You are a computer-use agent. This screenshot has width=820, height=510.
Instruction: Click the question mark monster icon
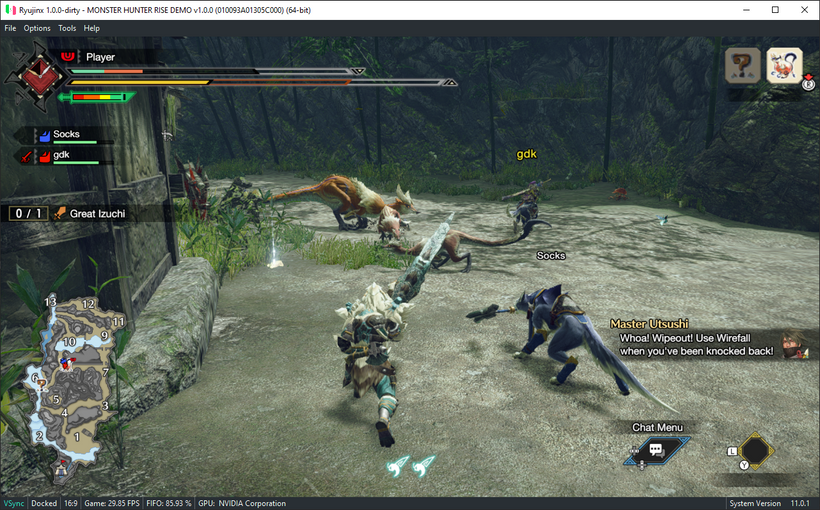pos(743,66)
